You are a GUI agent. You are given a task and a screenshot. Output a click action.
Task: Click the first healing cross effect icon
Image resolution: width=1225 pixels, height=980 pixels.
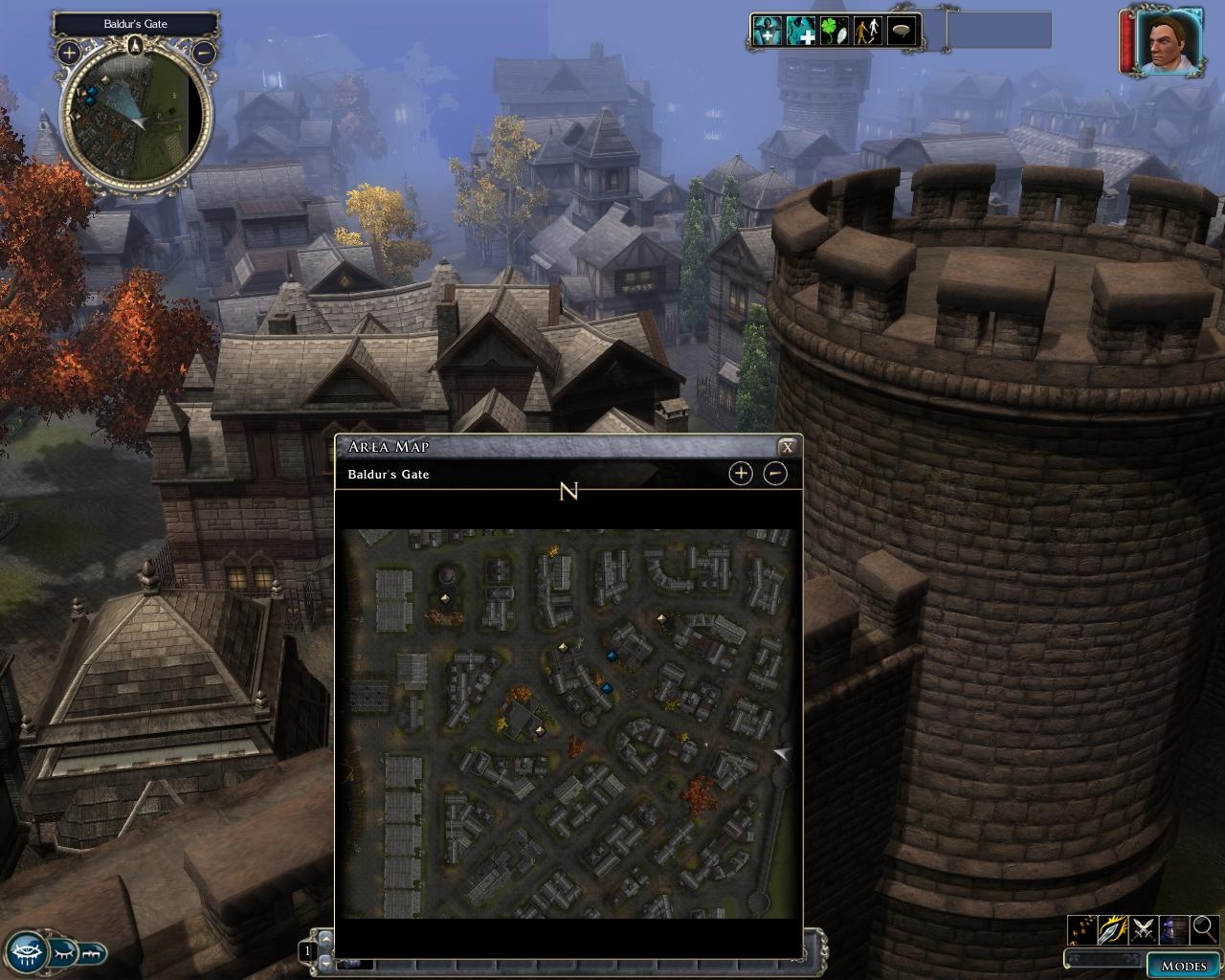tap(766, 31)
